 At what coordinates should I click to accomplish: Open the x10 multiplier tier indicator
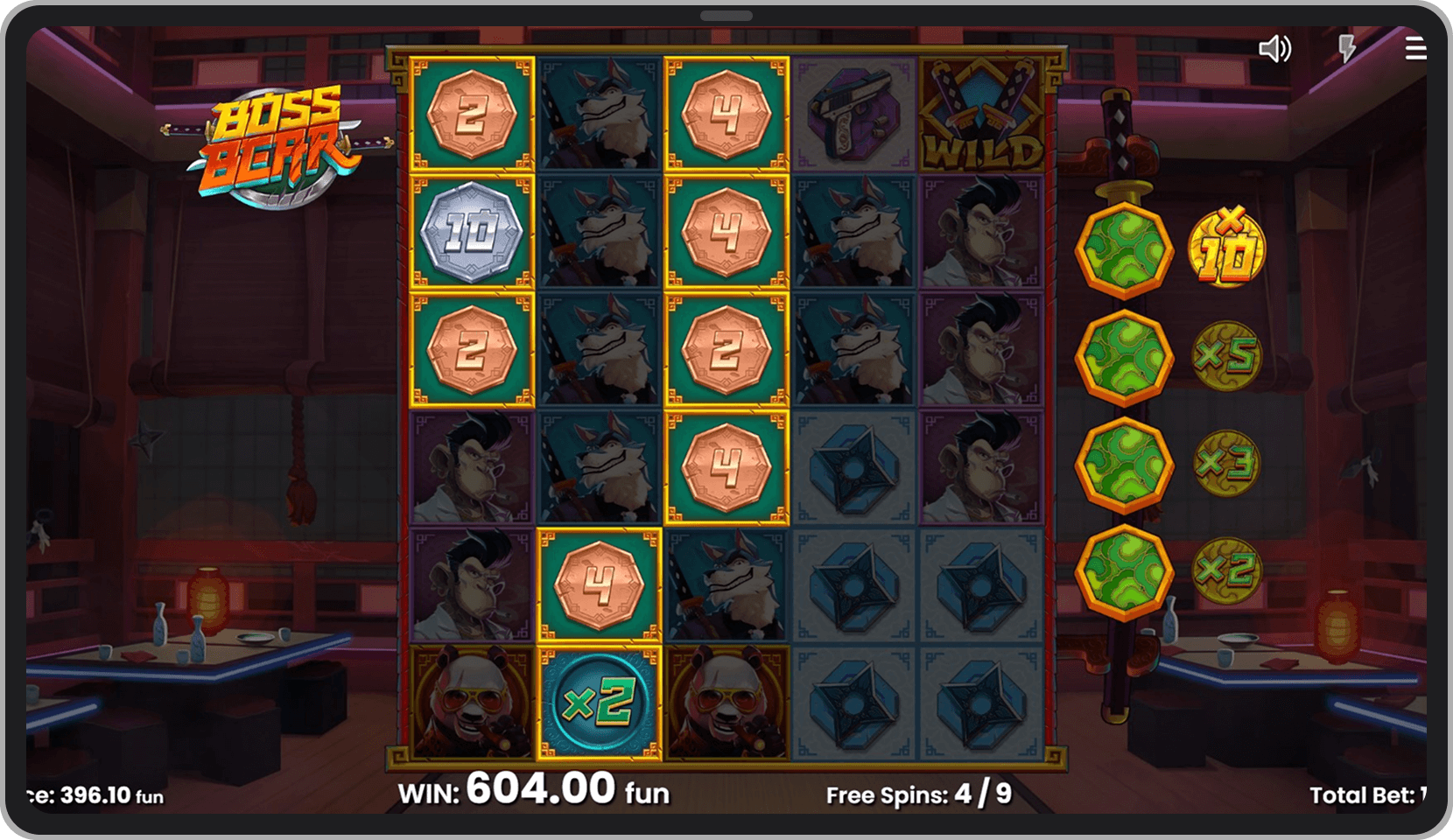pos(1225,249)
